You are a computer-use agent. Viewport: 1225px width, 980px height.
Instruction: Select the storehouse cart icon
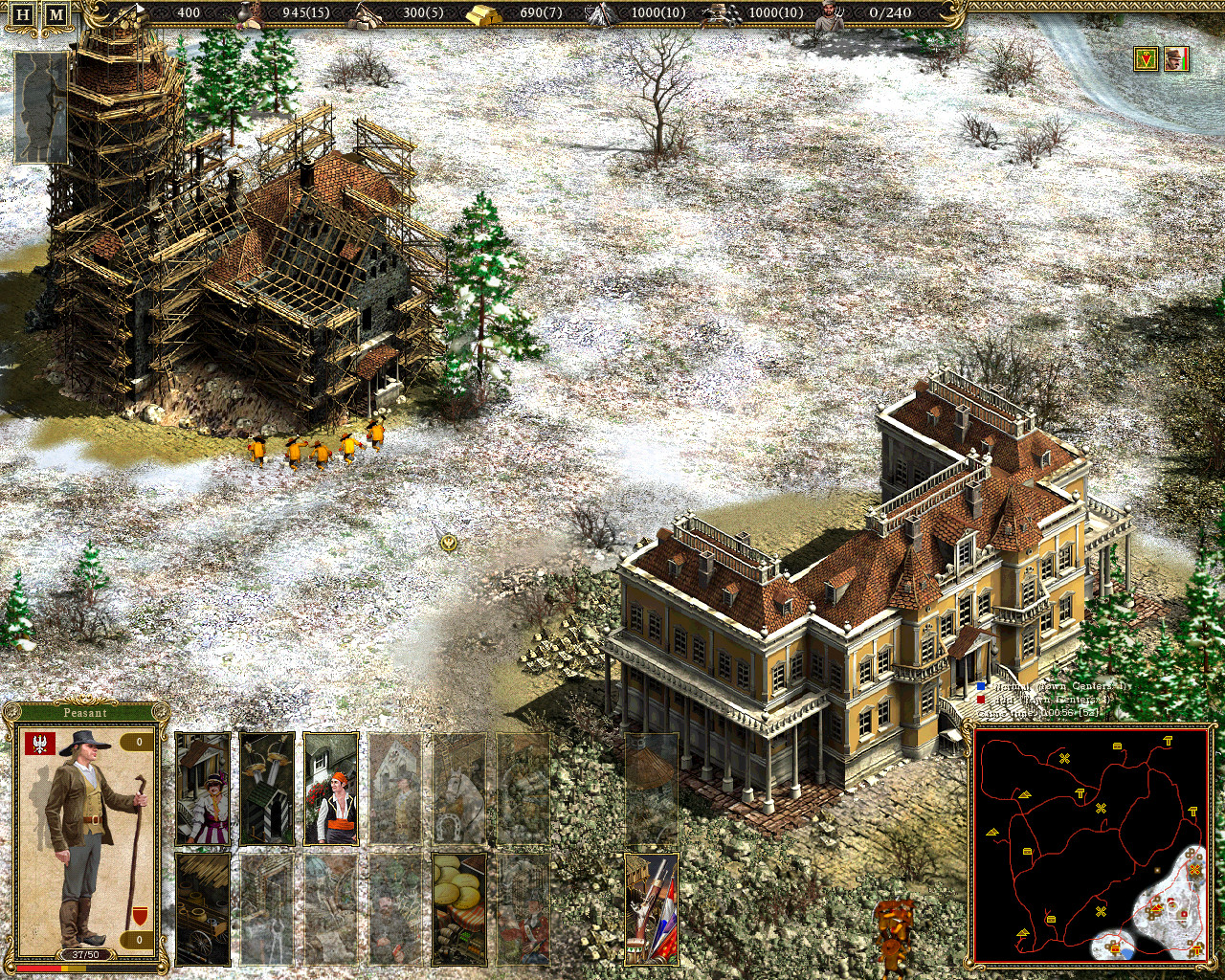tap(202, 909)
